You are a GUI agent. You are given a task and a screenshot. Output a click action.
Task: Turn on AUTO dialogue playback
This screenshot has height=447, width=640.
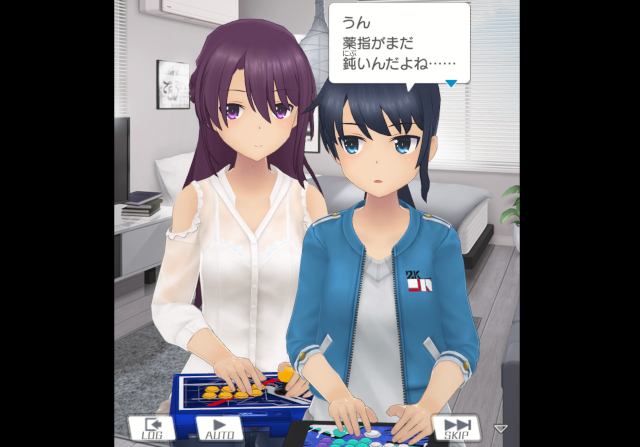point(220,428)
